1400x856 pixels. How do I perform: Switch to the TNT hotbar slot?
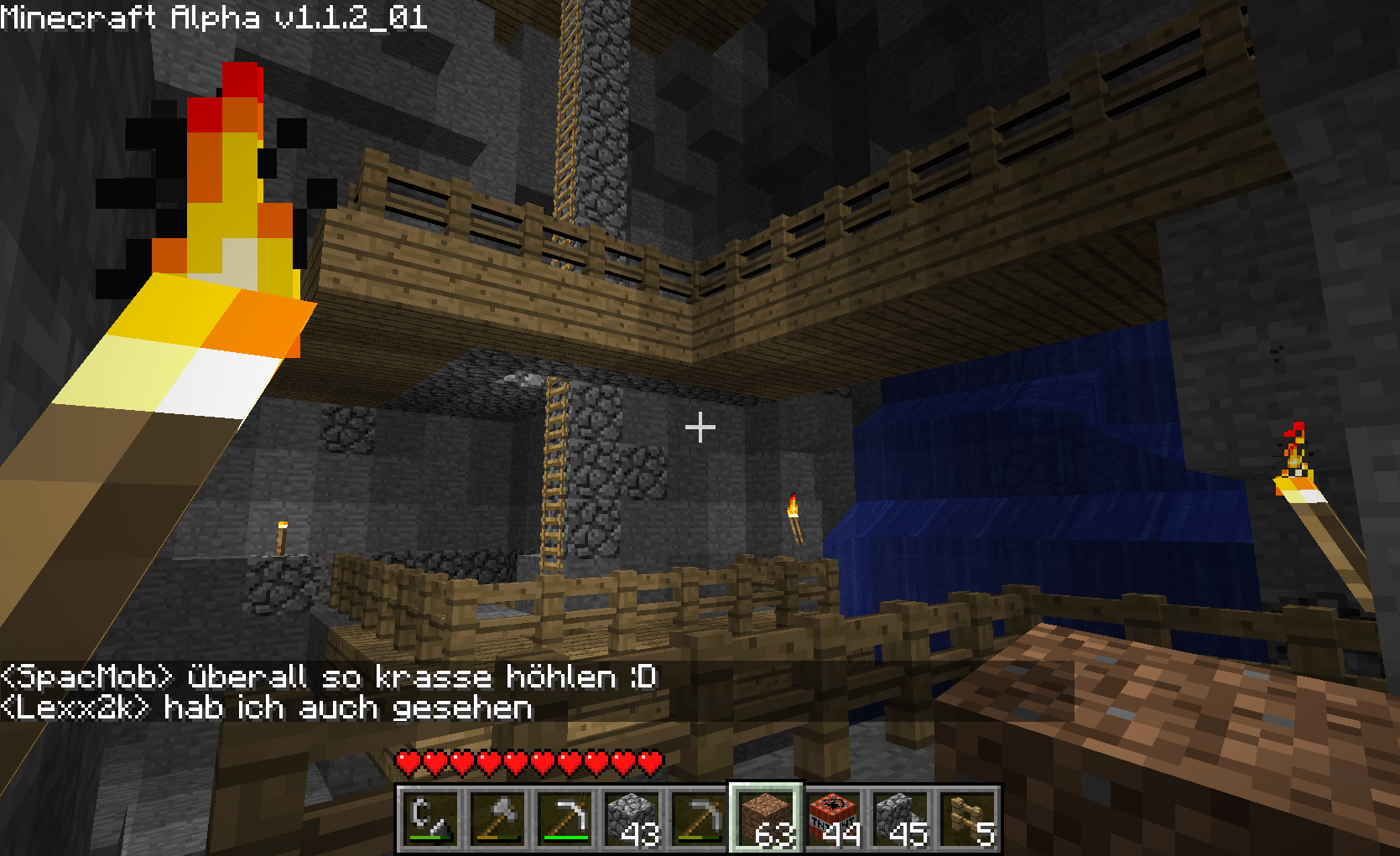pyautogui.click(x=833, y=818)
